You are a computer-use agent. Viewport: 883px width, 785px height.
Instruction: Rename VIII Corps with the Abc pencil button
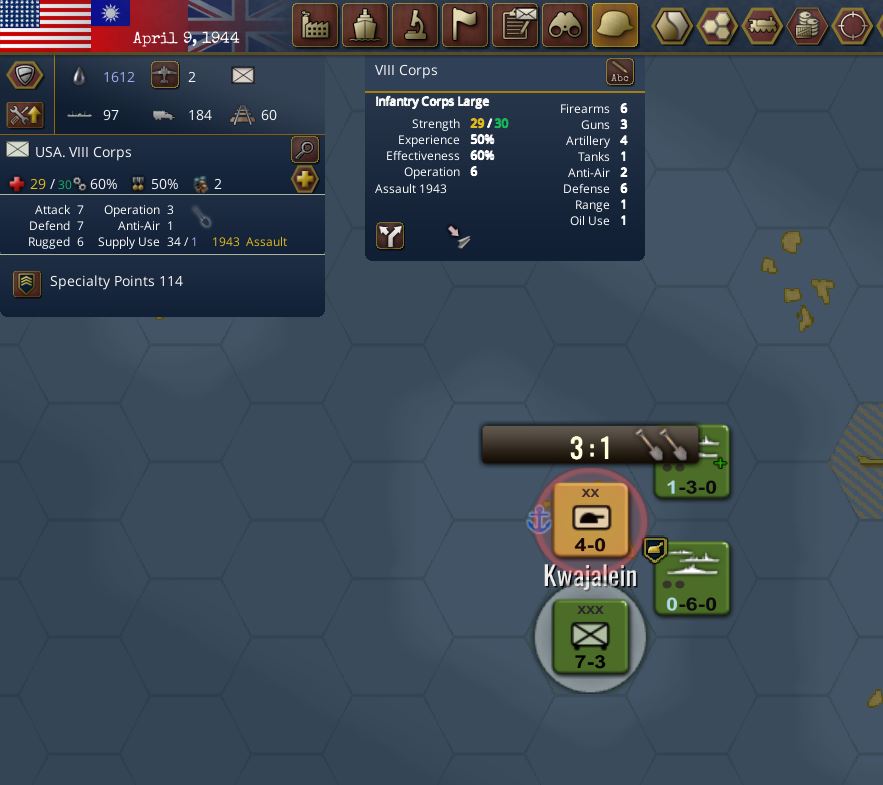click(620, 72)
